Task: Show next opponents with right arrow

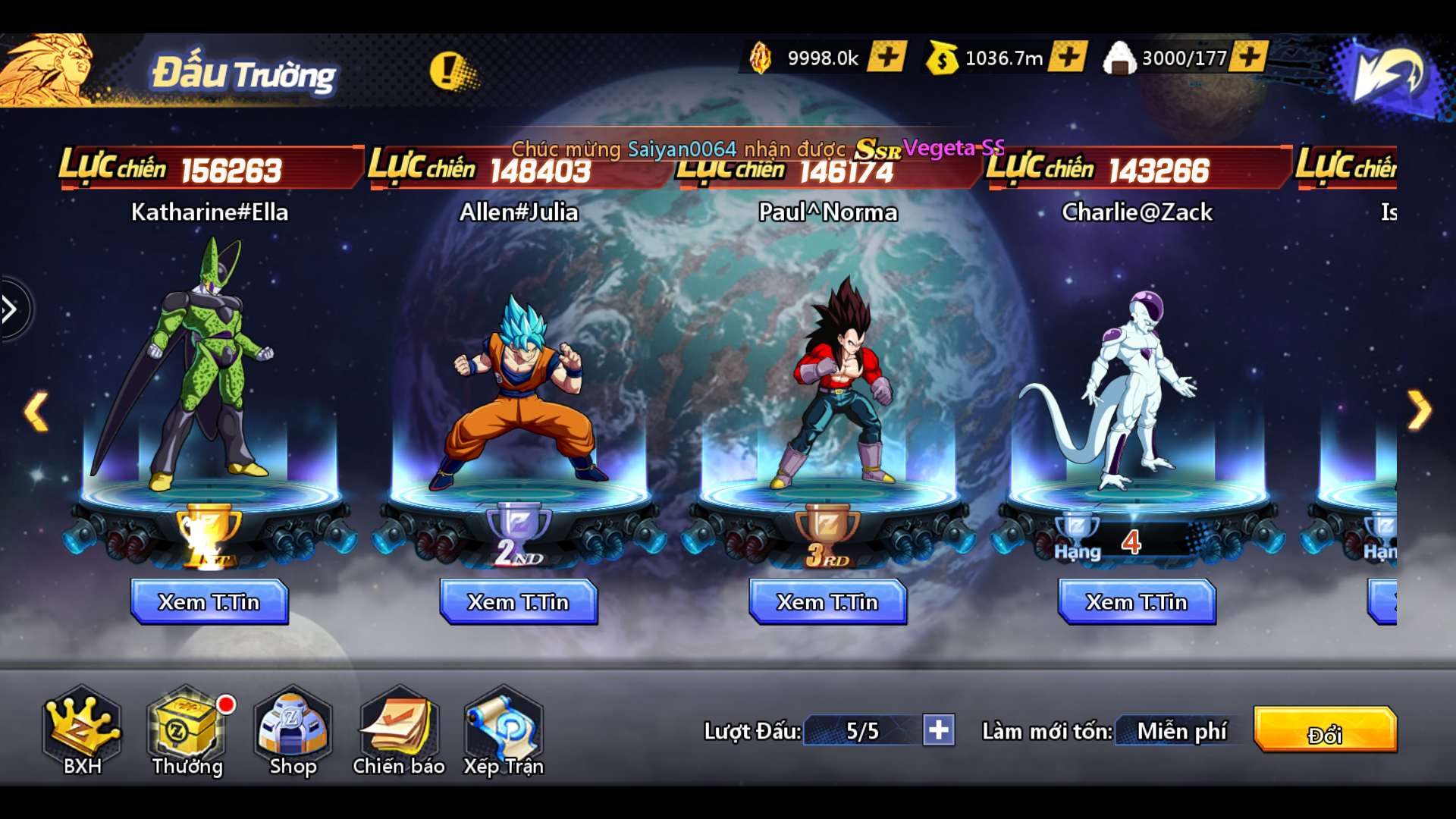Action: pos(1419,410)
